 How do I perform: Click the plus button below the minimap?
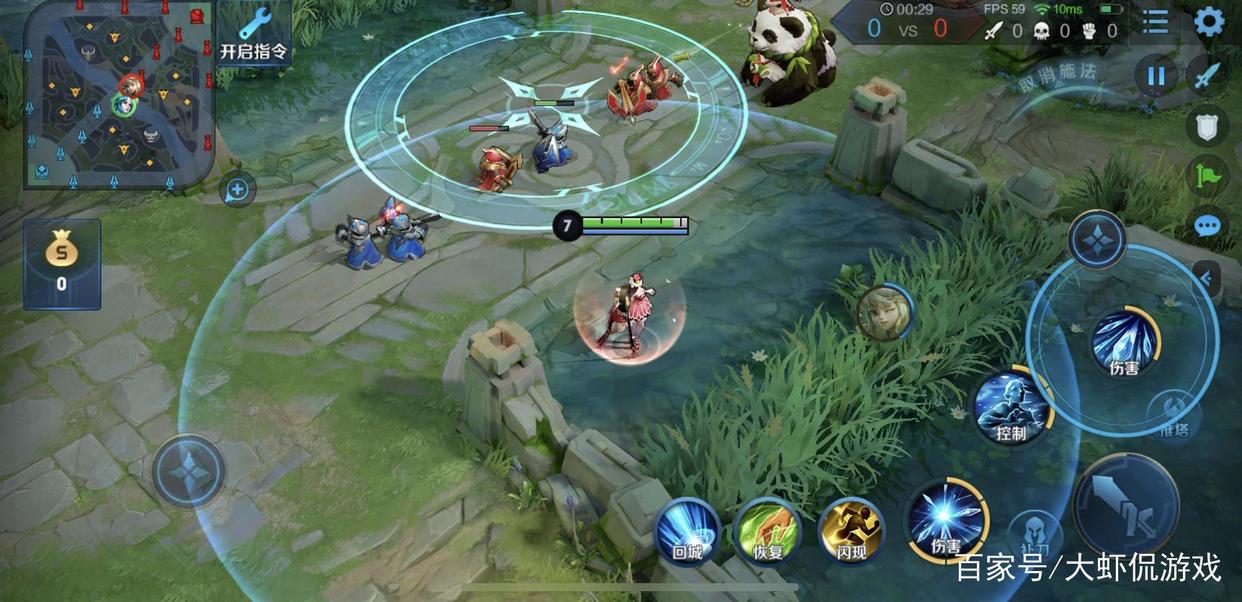(x=238, y=188)
